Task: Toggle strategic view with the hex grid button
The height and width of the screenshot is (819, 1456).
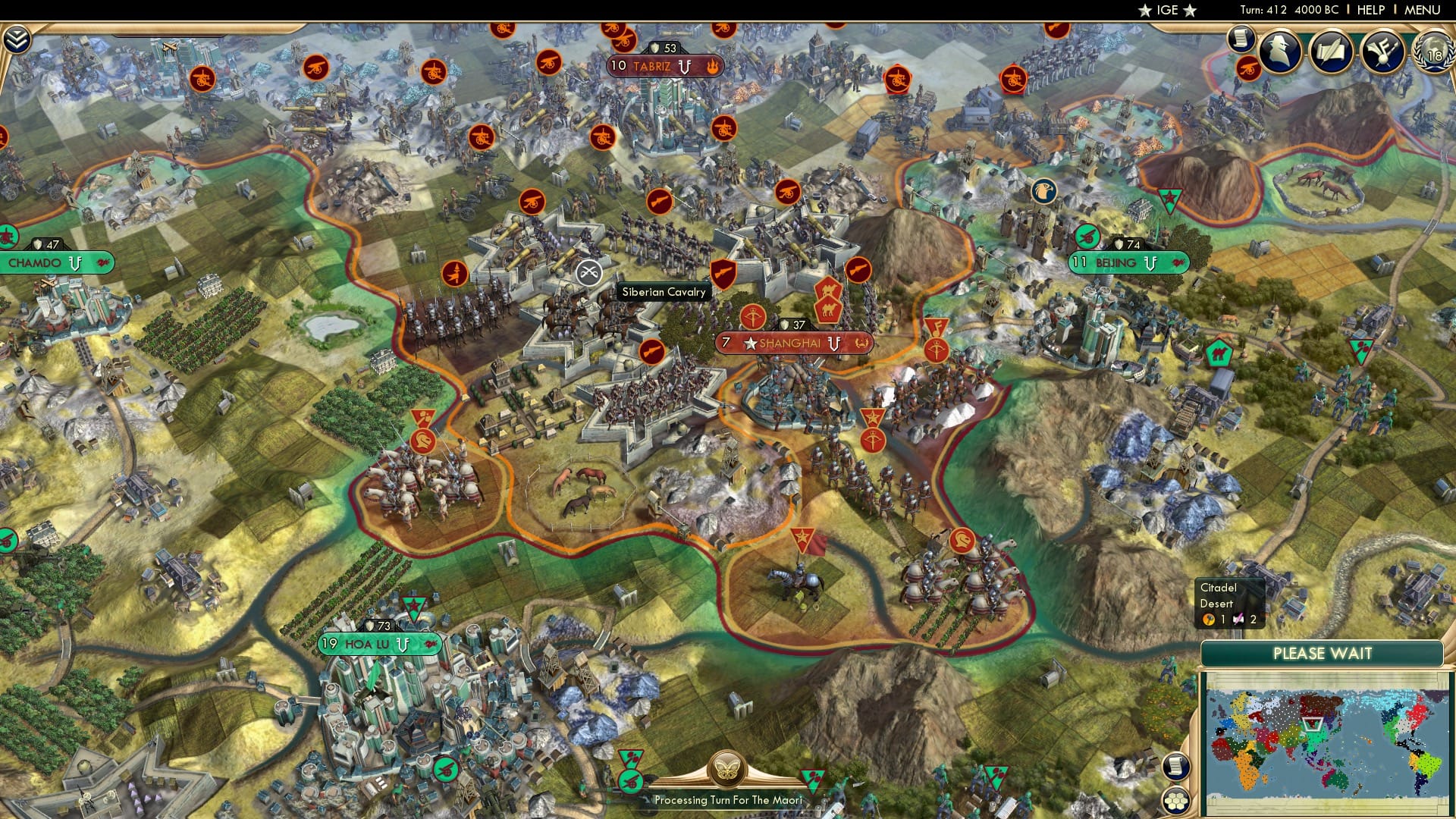Action: (x=1176, y=802)
